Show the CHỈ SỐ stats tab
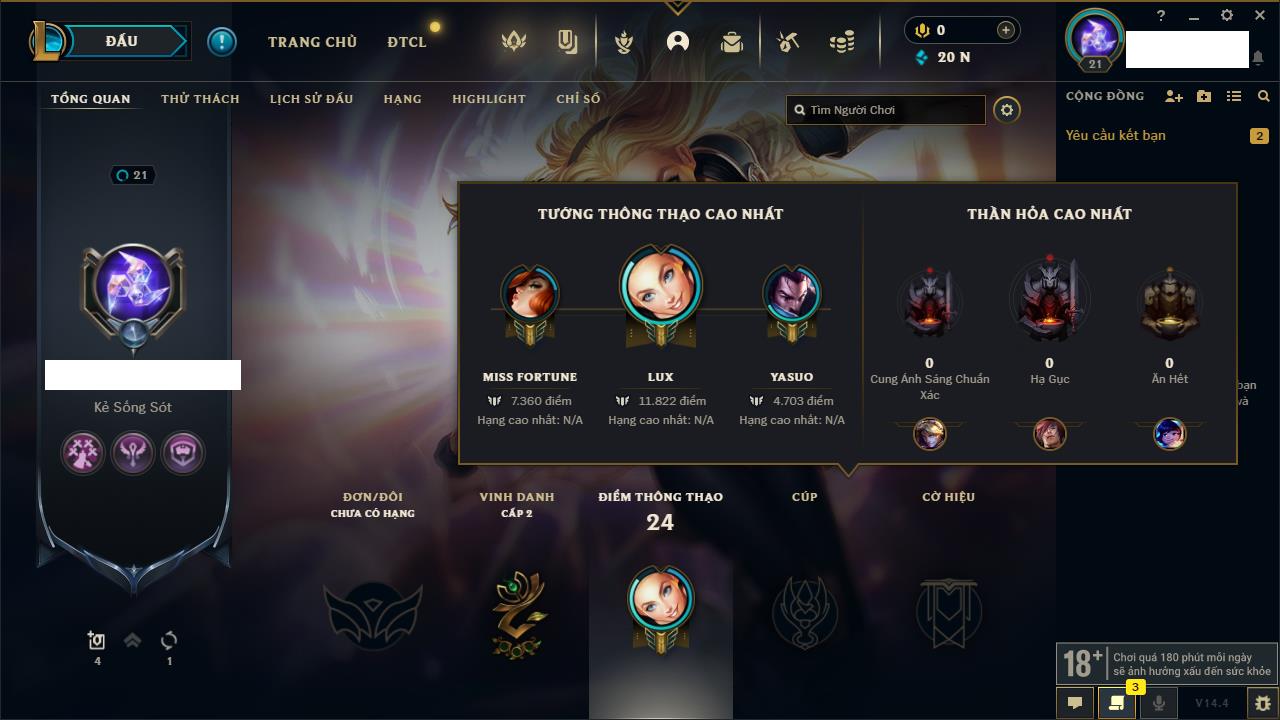Screen dimensions: 1280x720 (x=578, y=99)
